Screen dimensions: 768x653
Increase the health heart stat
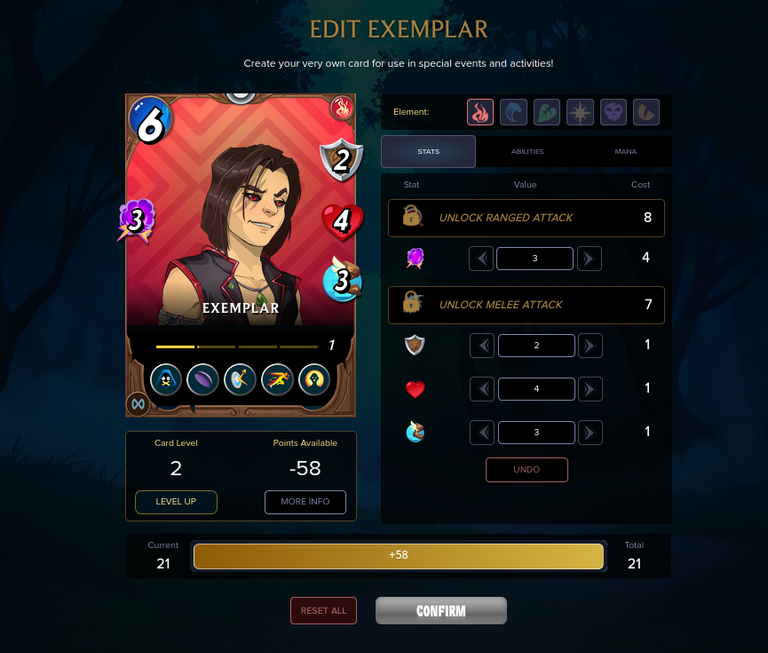590,389
